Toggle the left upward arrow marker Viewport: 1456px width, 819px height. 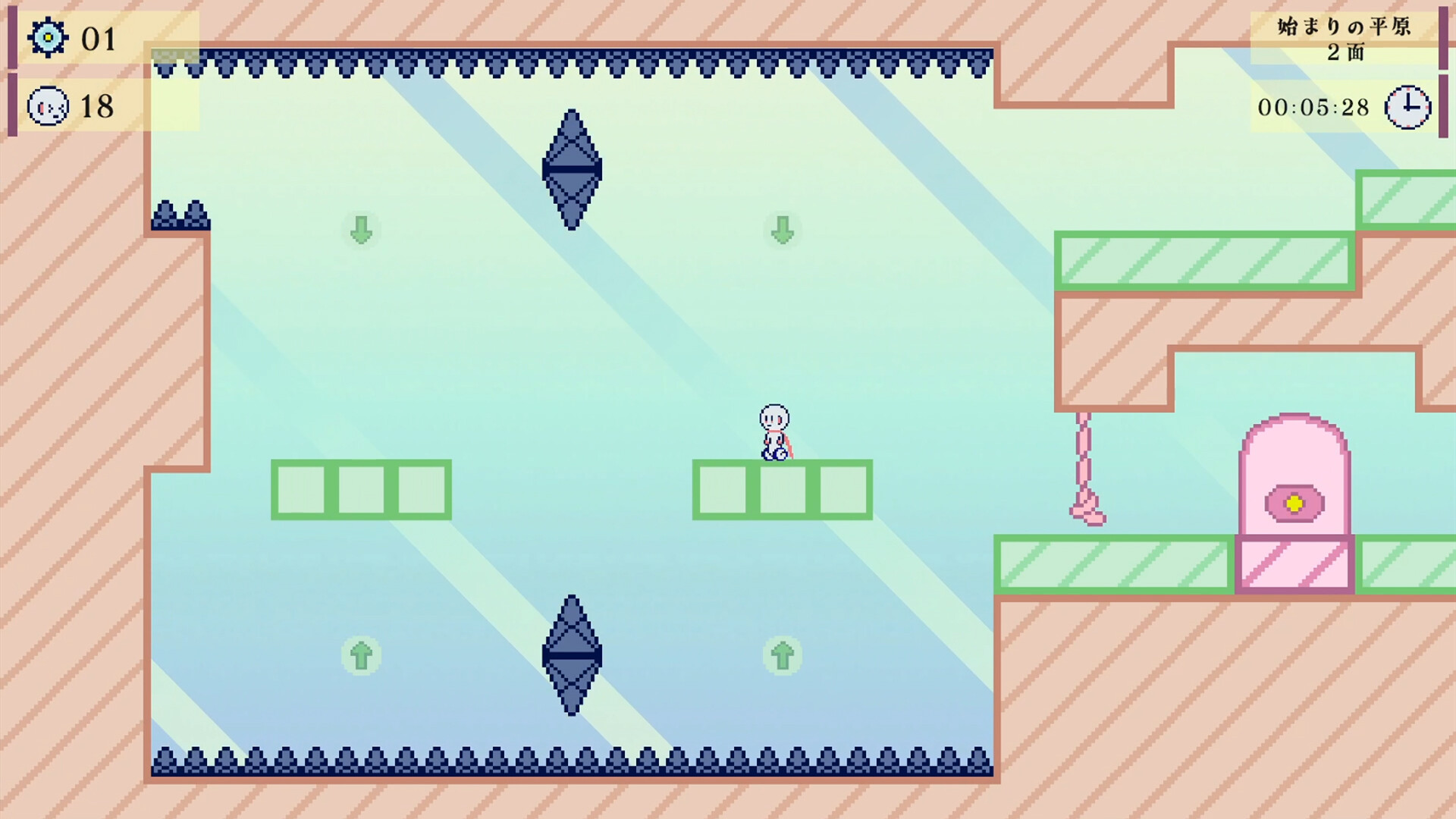pos(360,656)
